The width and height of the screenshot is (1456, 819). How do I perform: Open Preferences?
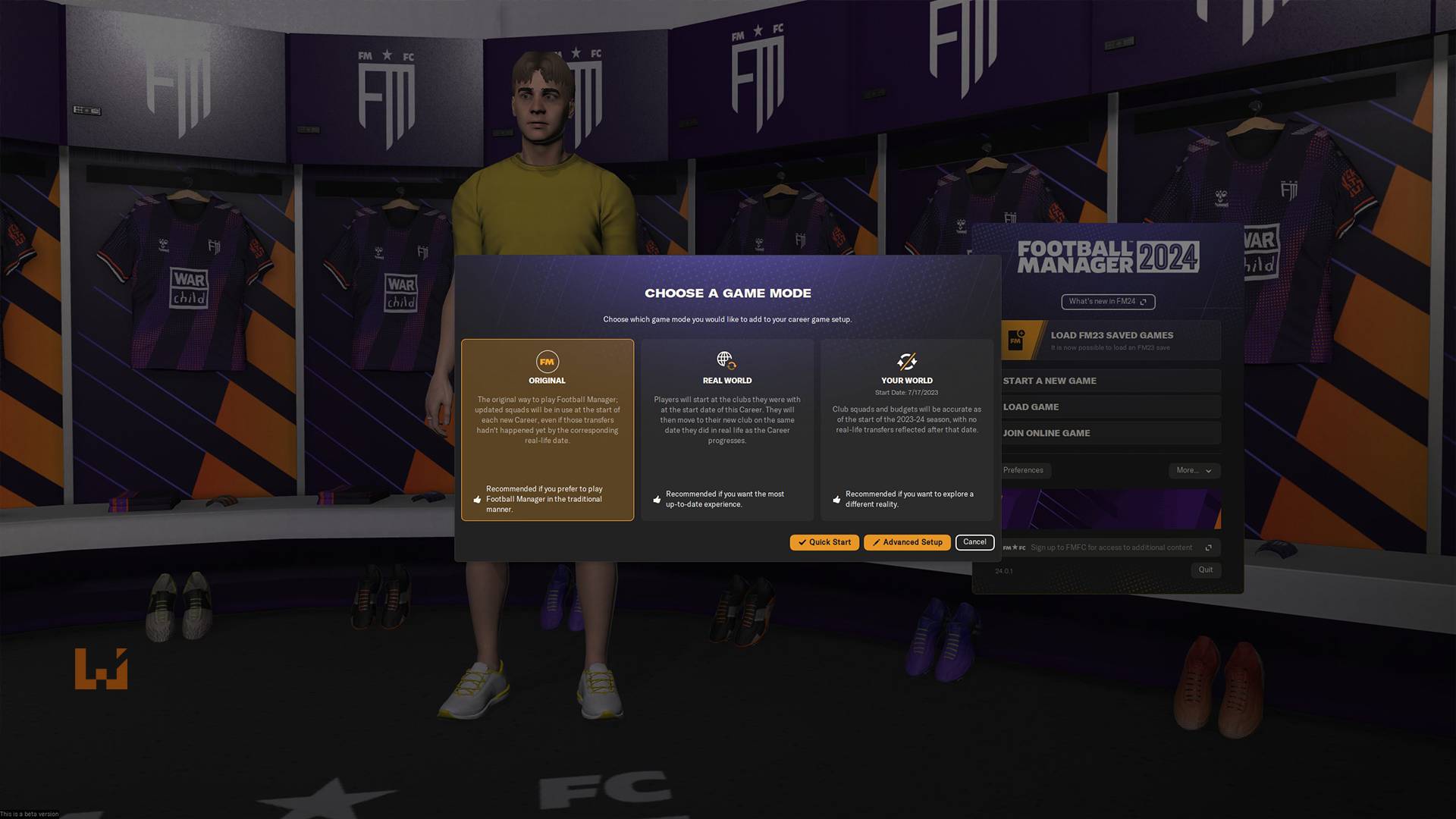point(1024,470)
